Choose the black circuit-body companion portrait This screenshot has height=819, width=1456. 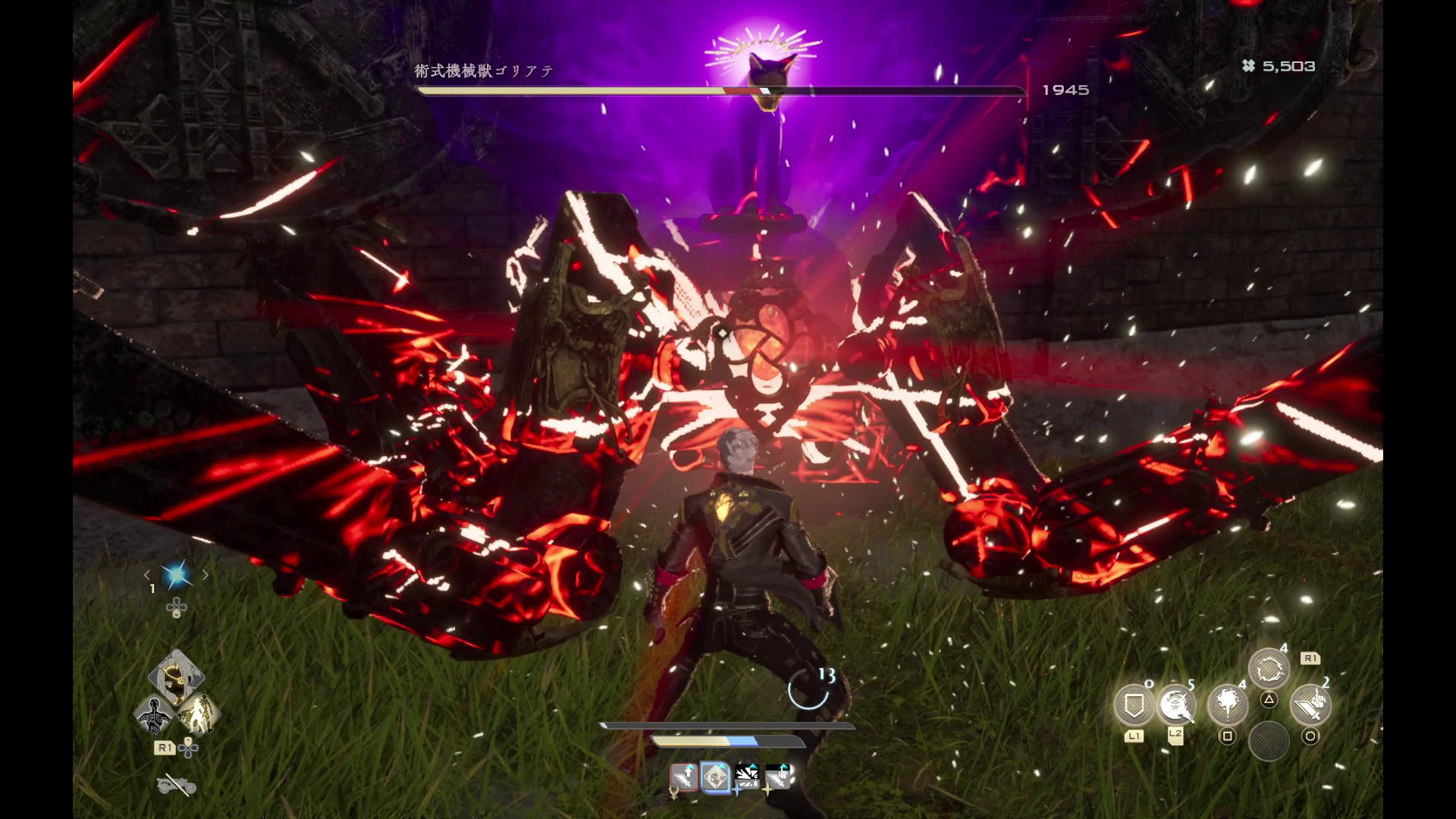[155, 714]
